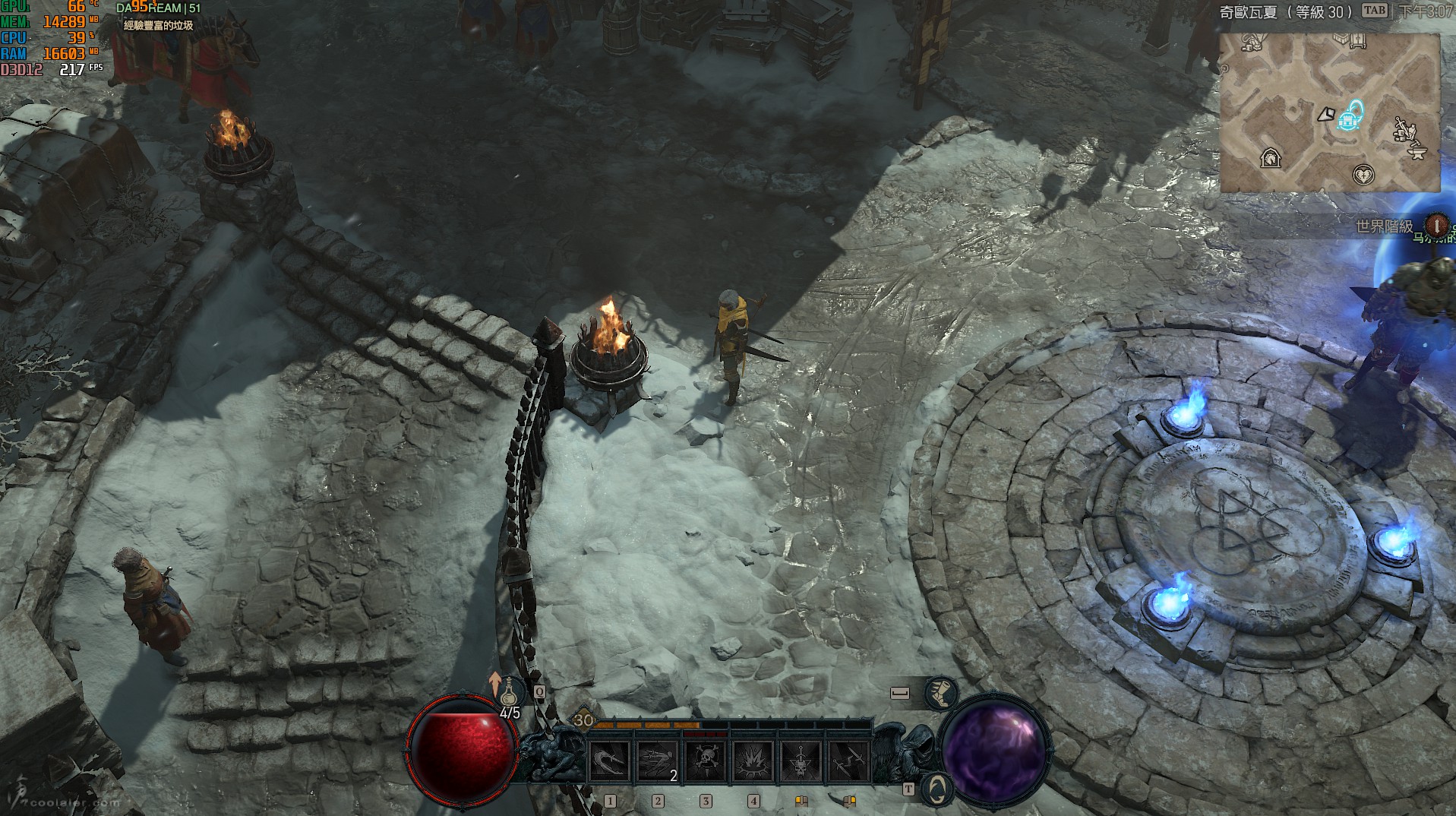1456x816 pixels.
Task: Activate the skull and crossbones skill
Action: (x=705, y=761)
